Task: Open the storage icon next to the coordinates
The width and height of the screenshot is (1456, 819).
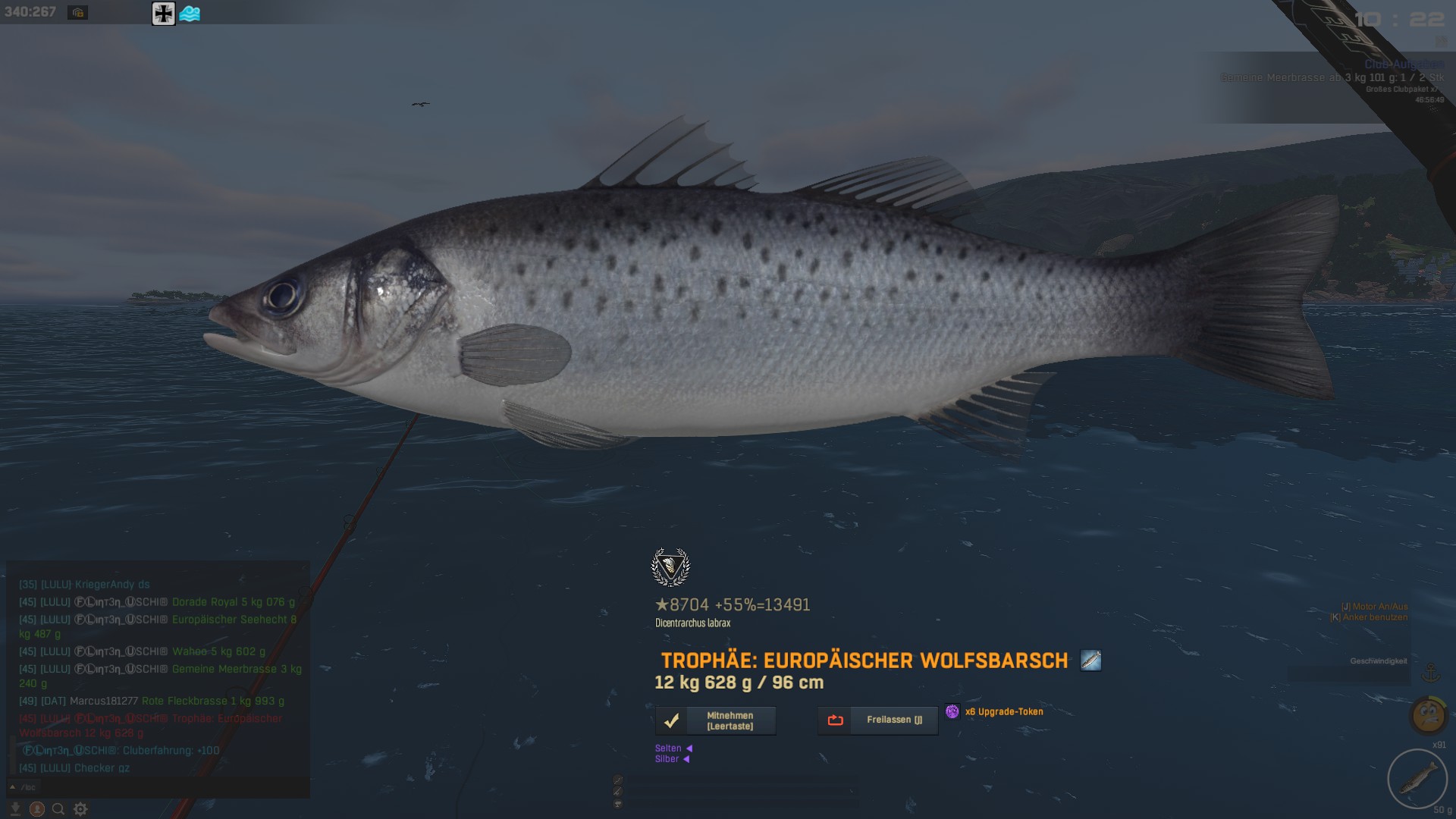Action: (x=77, y=12)
